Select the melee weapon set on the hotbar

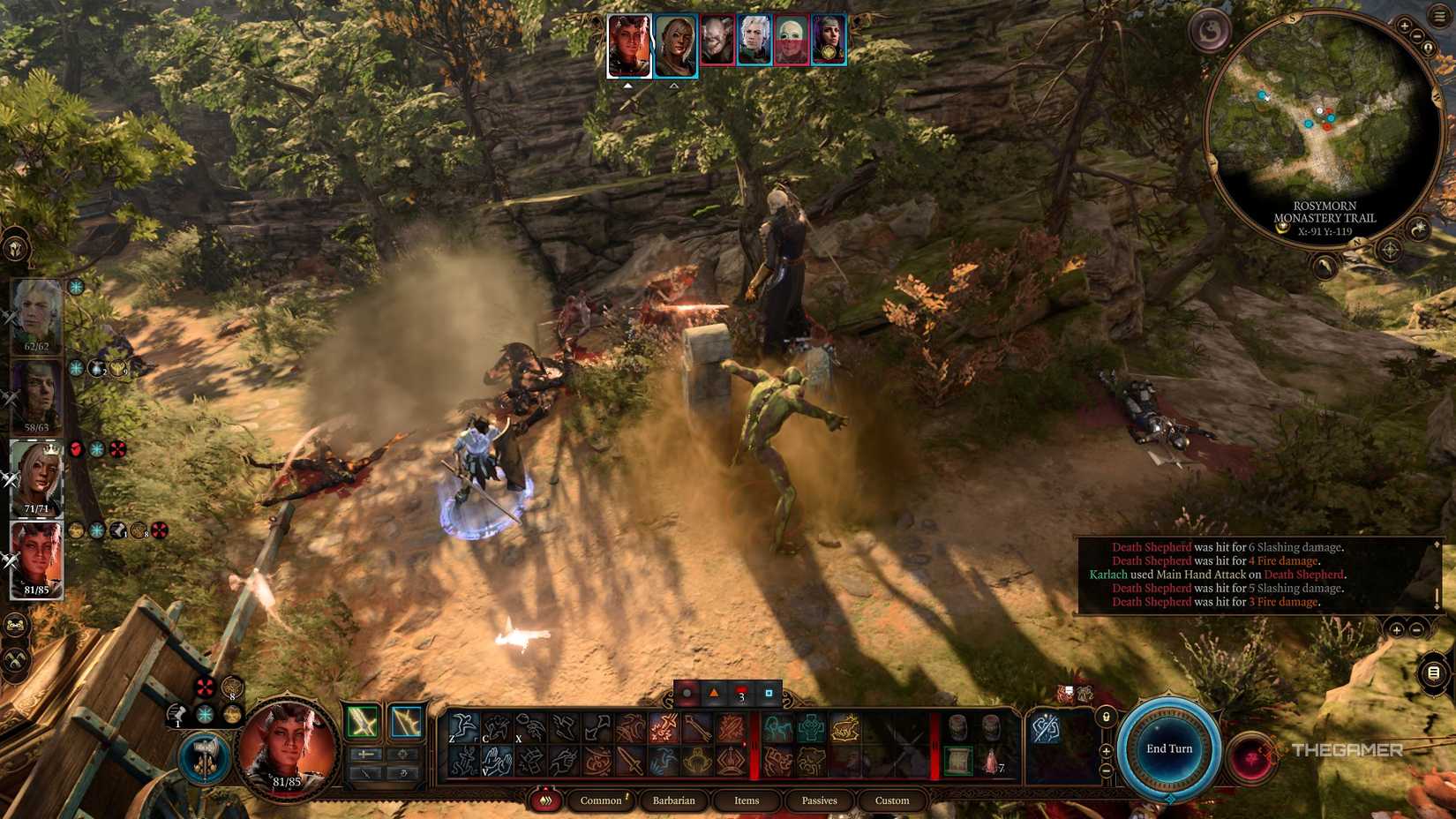coord(362,722)
